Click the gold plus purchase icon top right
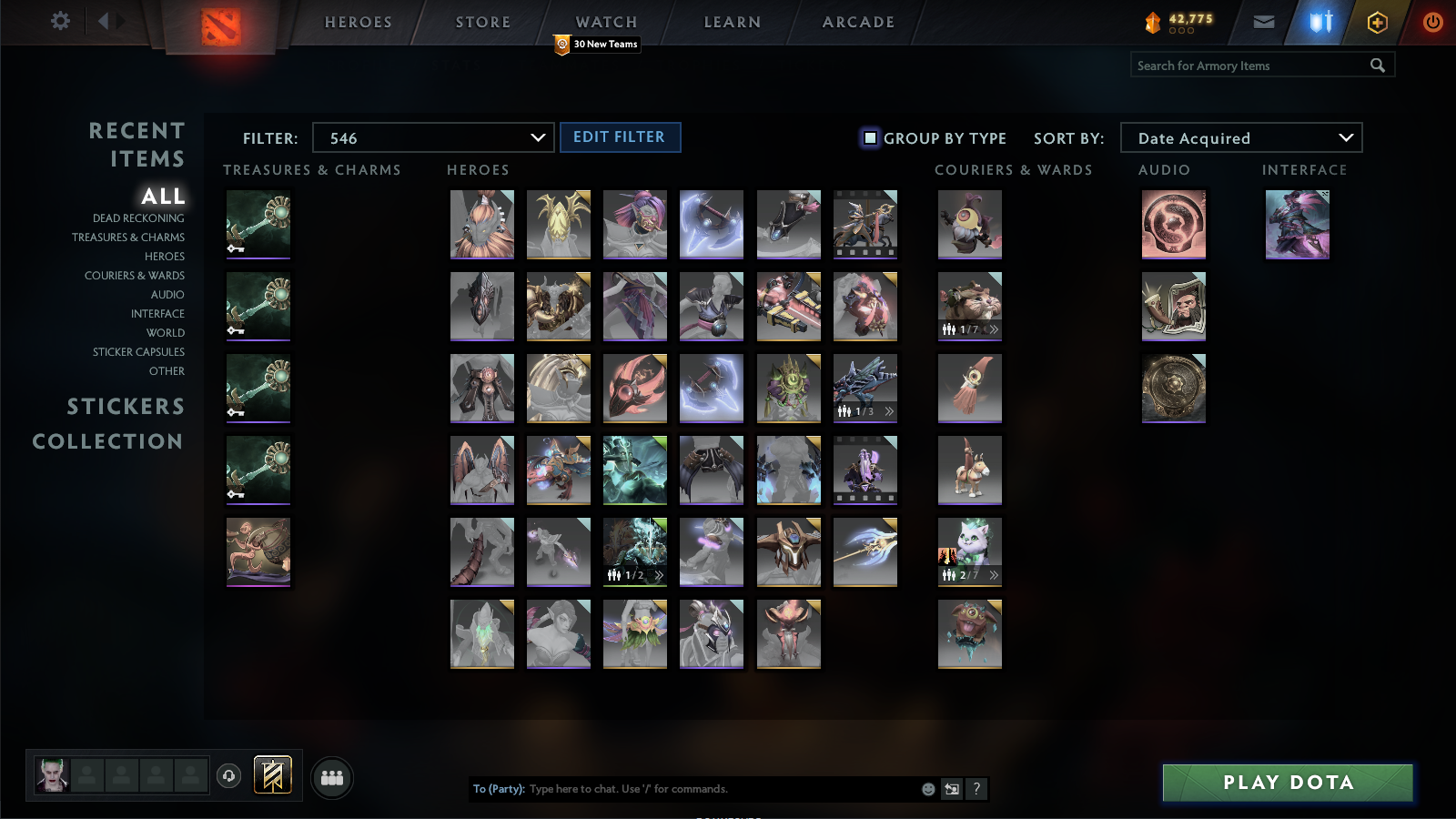1456x819 pixels. click(1377, 21)
